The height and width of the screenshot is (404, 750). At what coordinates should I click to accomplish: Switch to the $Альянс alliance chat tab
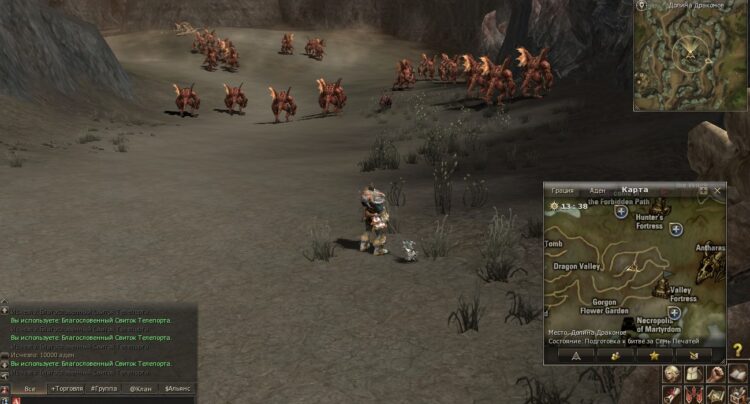pos(177,387)
